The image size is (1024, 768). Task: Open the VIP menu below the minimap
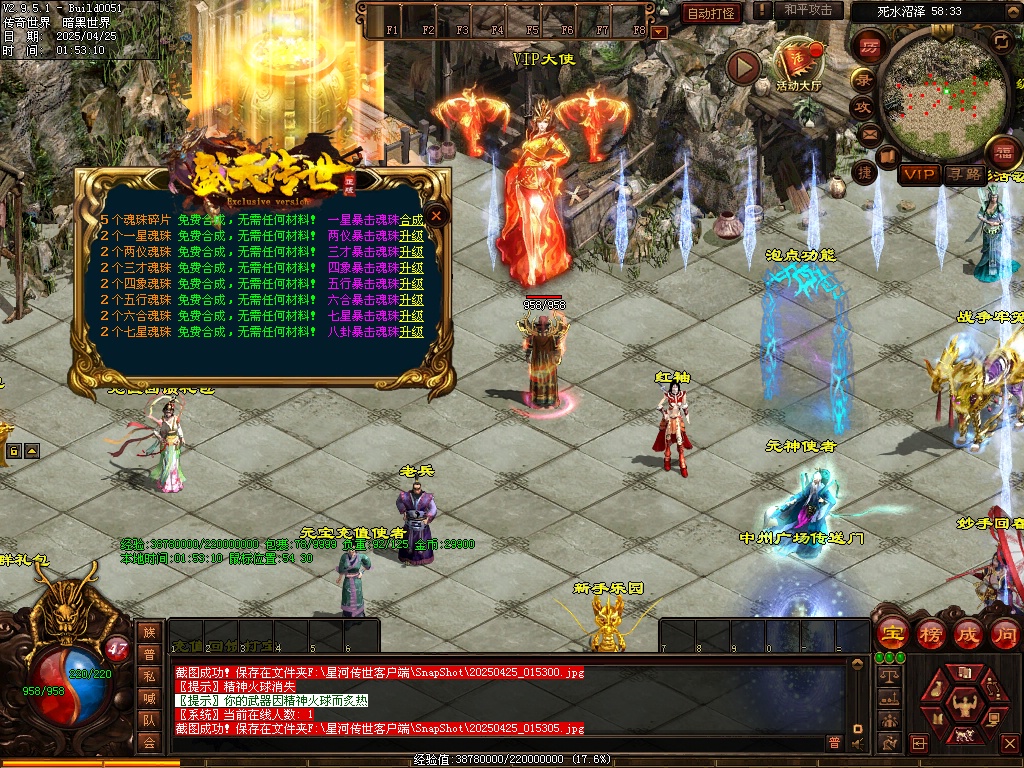point(918,175)
